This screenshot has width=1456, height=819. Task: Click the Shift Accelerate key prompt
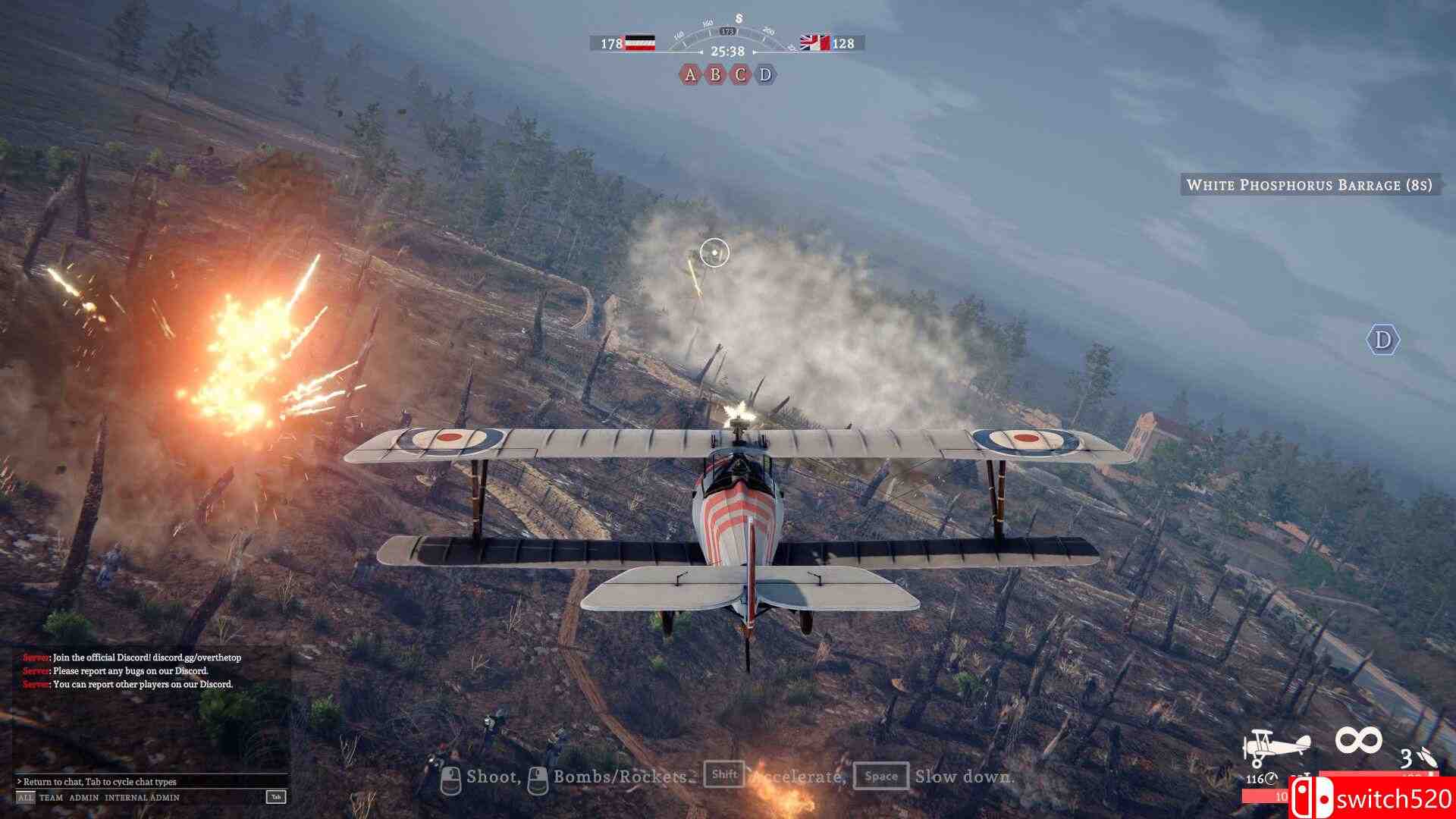point(726,776)
